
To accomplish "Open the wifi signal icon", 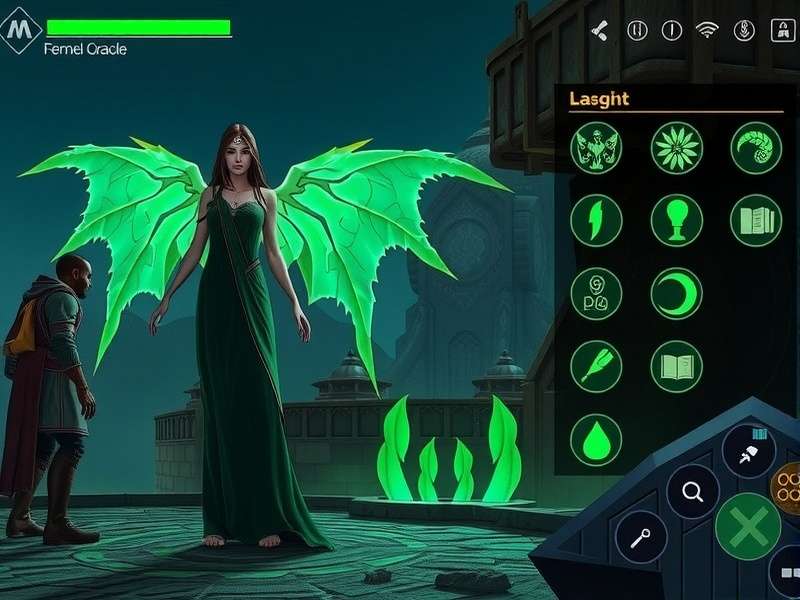I will click(x=707, y=30).
